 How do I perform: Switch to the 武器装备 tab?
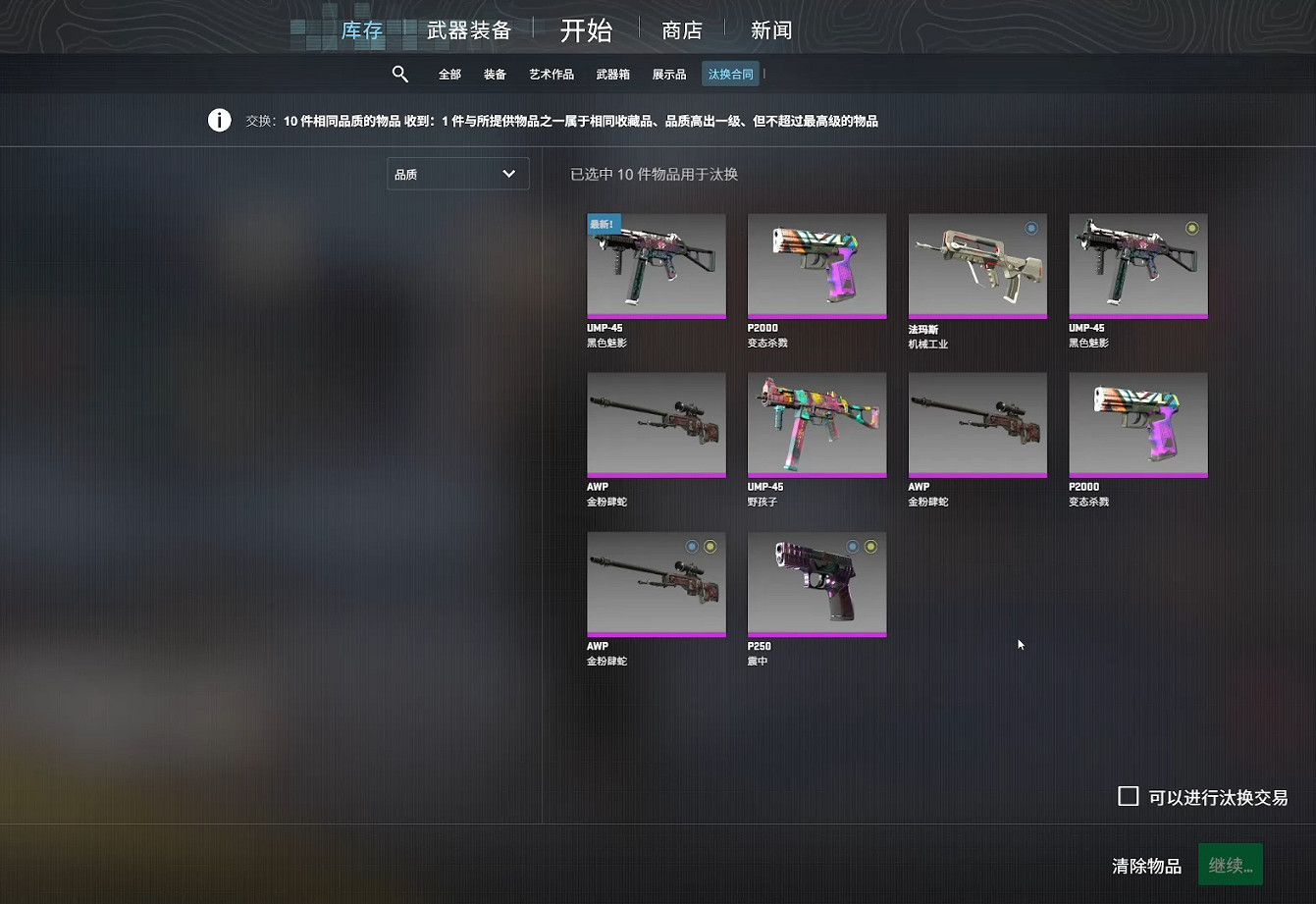coord(467,29)
